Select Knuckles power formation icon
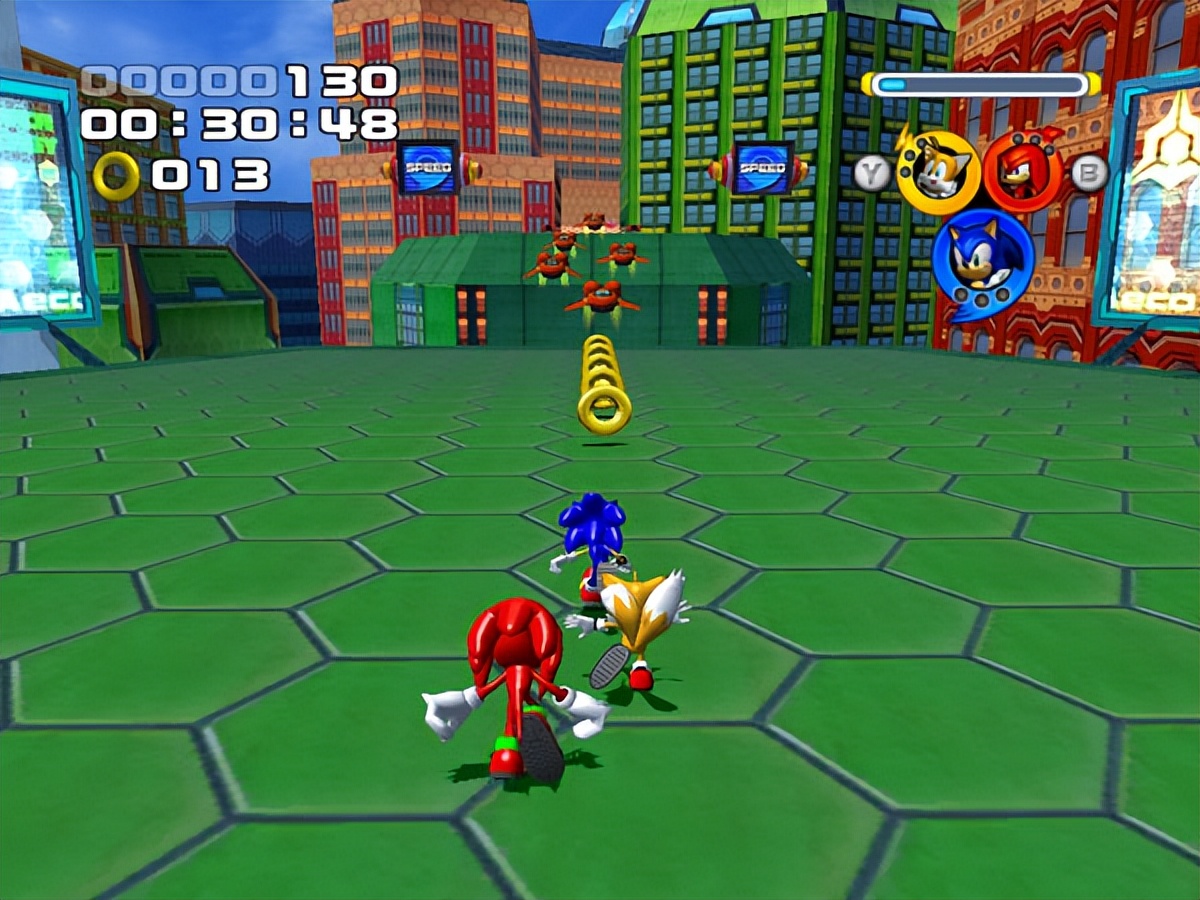The height and width of the screenshot is (900, 1200). coord(1022,172)
